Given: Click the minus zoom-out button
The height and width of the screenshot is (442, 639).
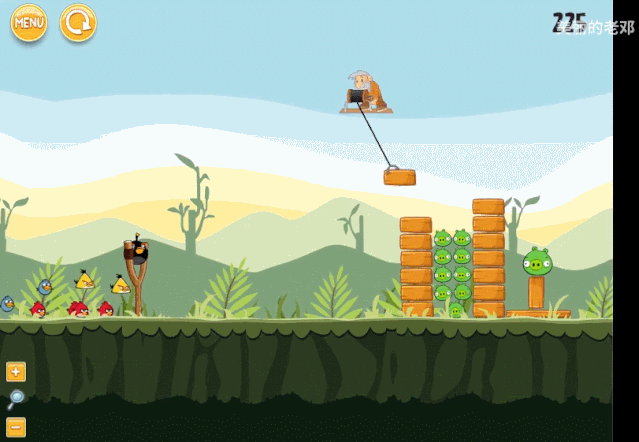Looking at the screenshot, I should pyautogui.click(x=16, y=427).
